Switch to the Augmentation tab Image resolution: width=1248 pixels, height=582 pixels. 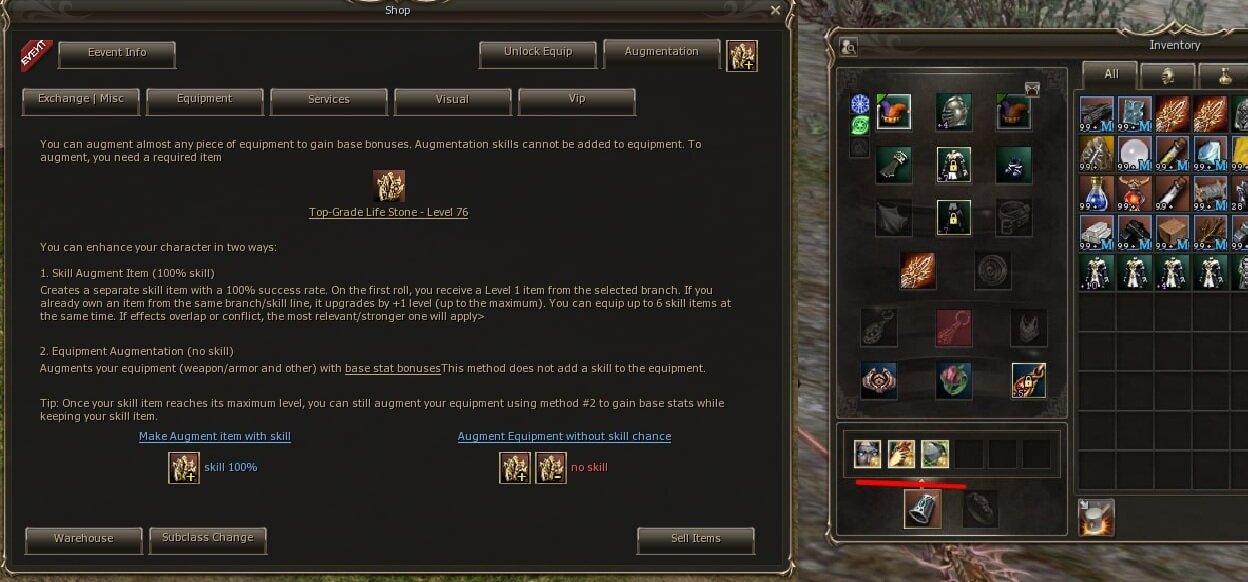[661, 53]
